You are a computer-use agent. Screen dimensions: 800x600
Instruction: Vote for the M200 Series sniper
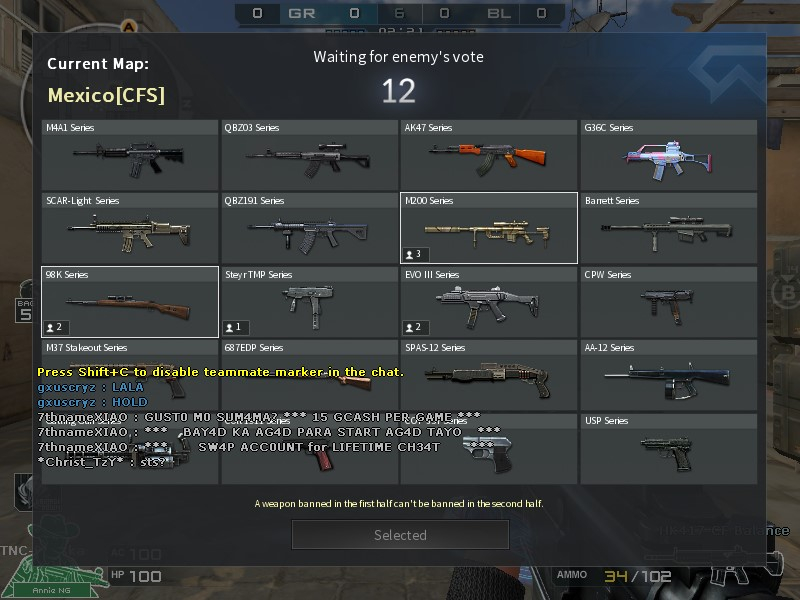[489, 229]
